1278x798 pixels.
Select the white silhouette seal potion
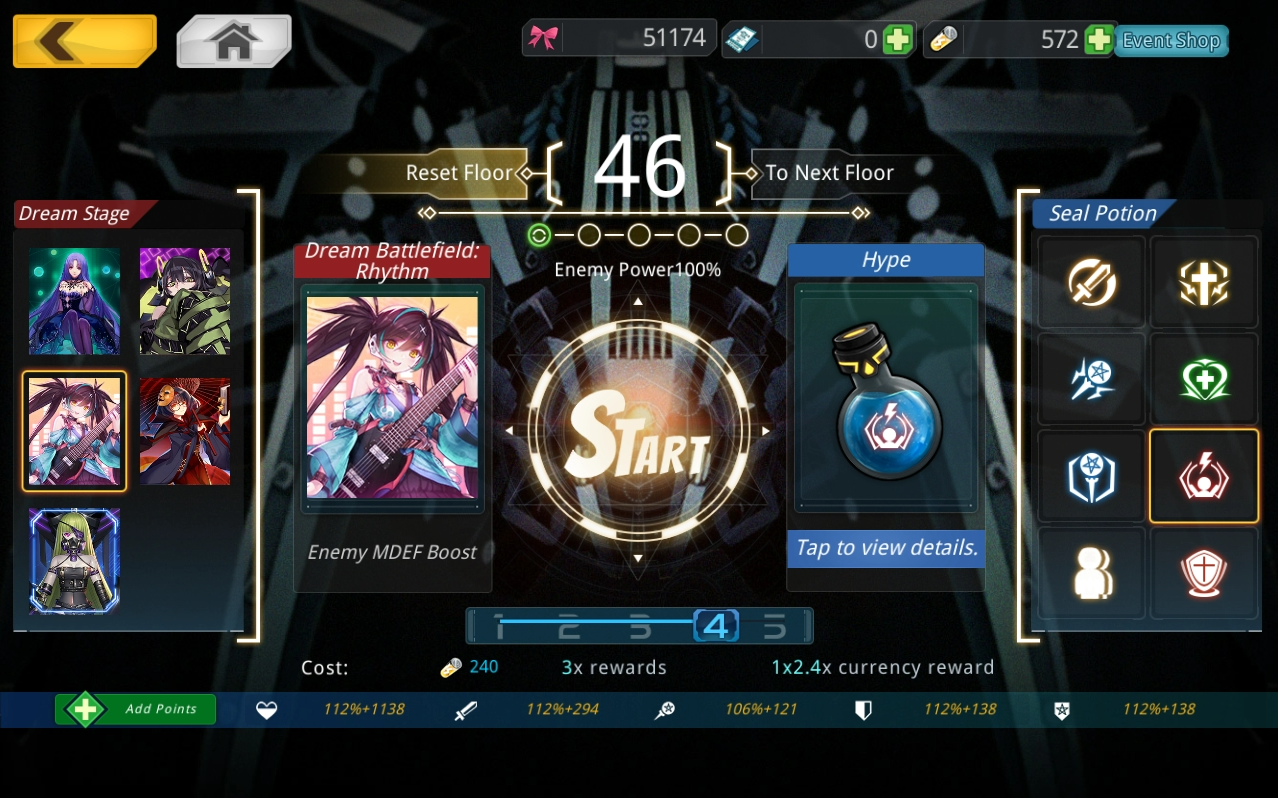coord(1091,573)
